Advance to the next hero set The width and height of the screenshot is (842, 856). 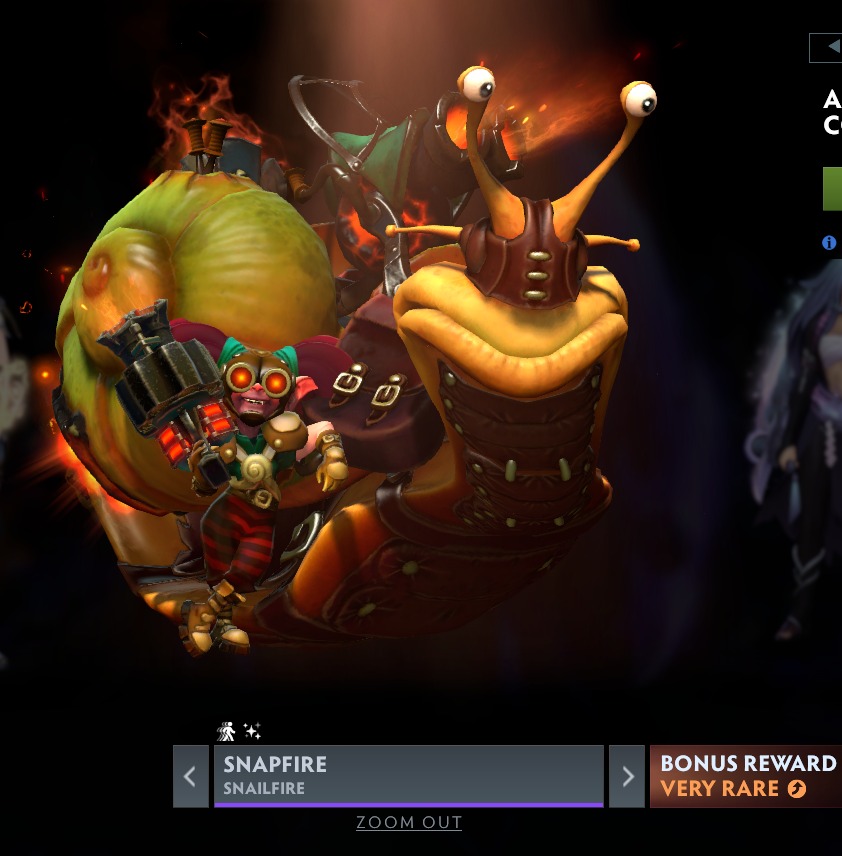[627, 776]
